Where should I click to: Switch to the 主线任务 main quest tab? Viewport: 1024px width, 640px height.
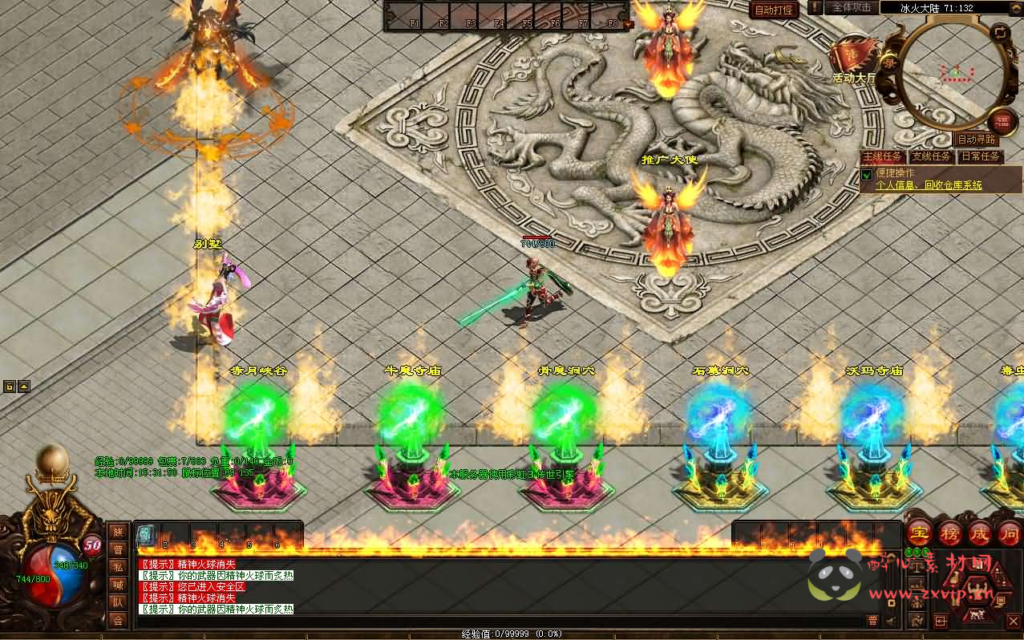pos(882,157)
